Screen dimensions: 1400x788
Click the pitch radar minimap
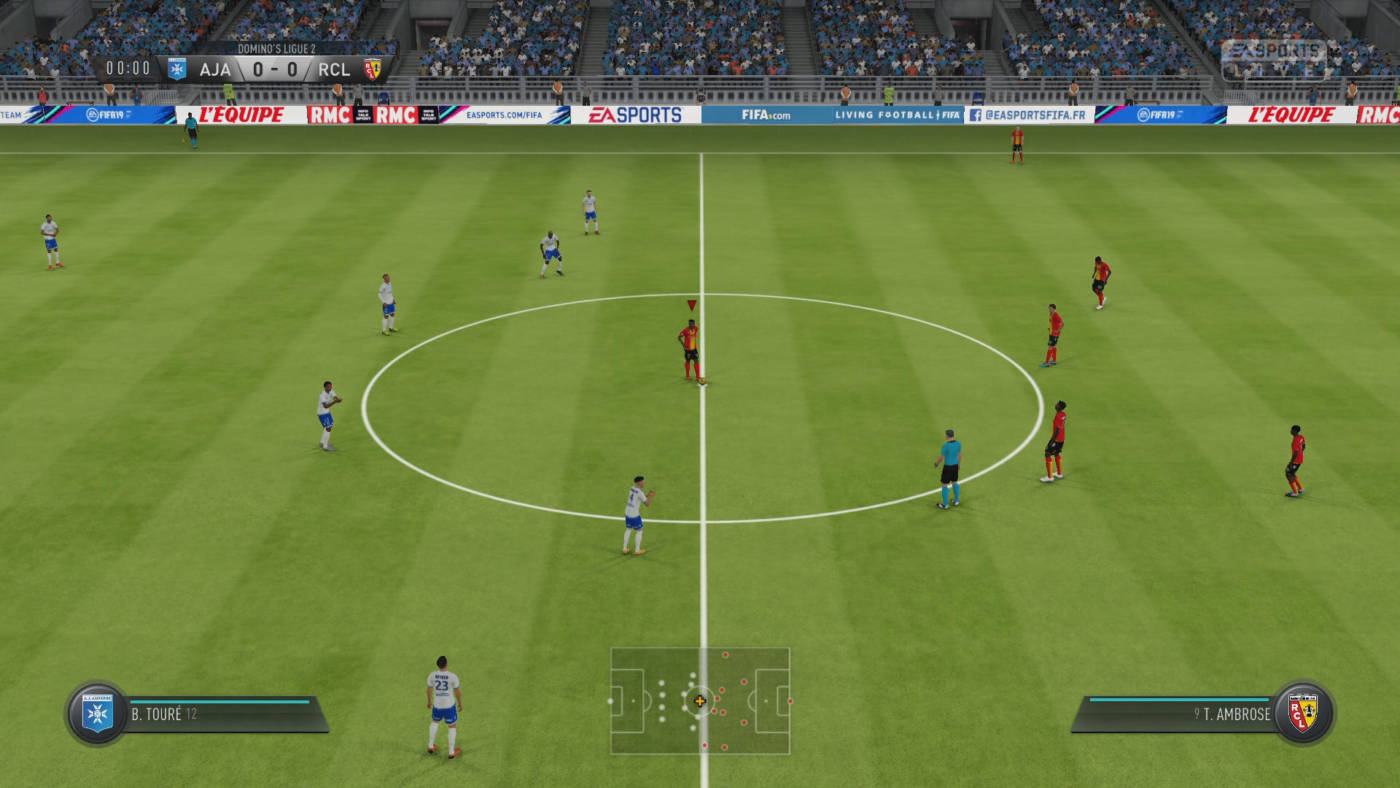pos(700,700)
